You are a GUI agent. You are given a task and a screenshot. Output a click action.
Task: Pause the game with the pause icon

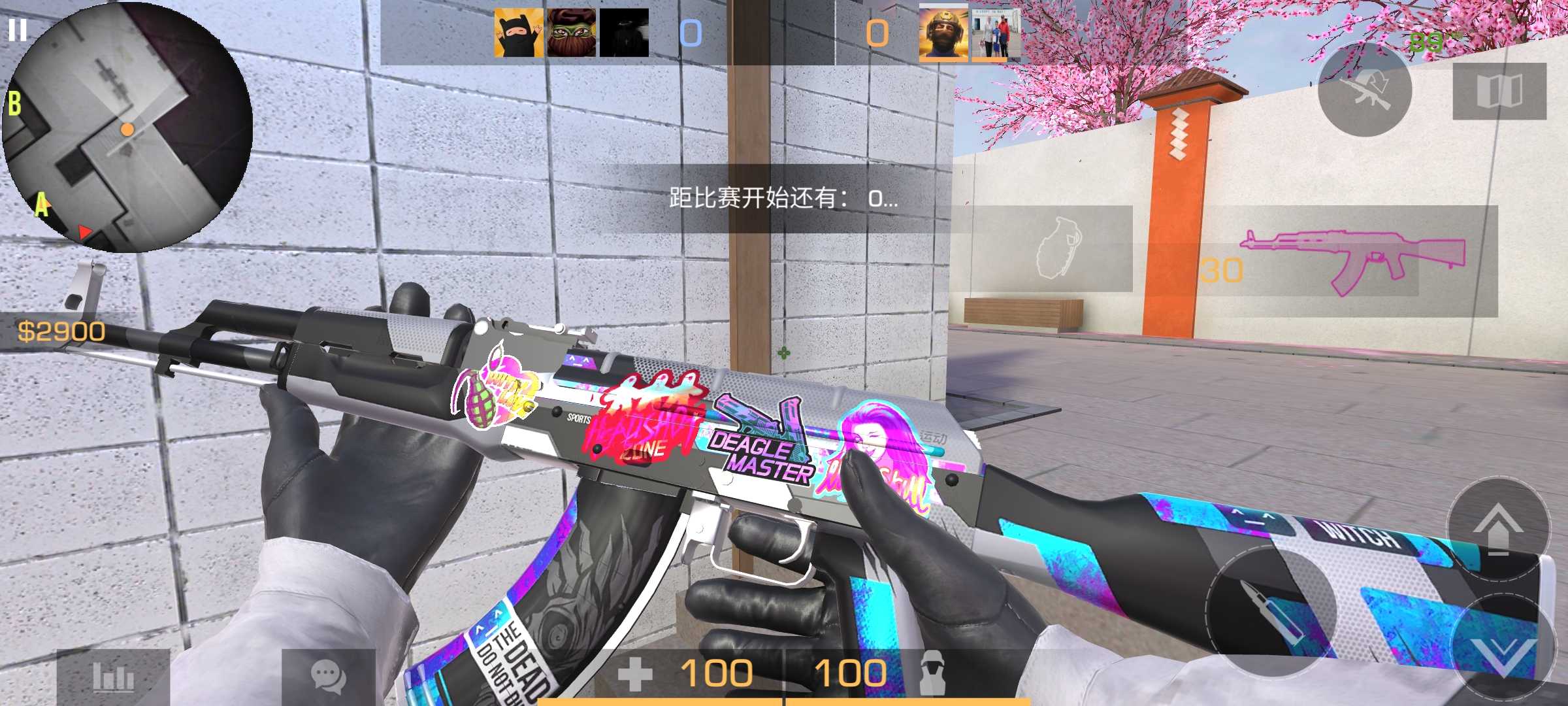coord(18,30)
